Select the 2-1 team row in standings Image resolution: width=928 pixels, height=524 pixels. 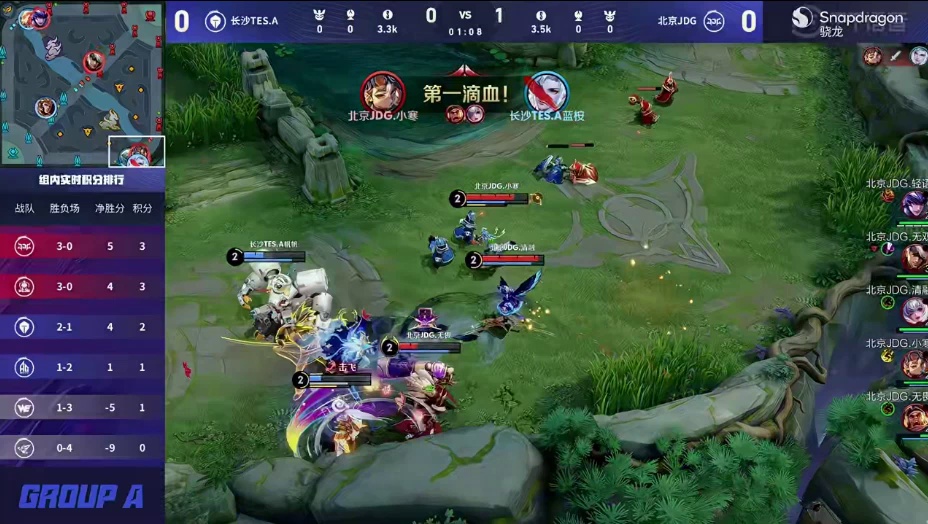pyautogui.click(x=82, y=327)
